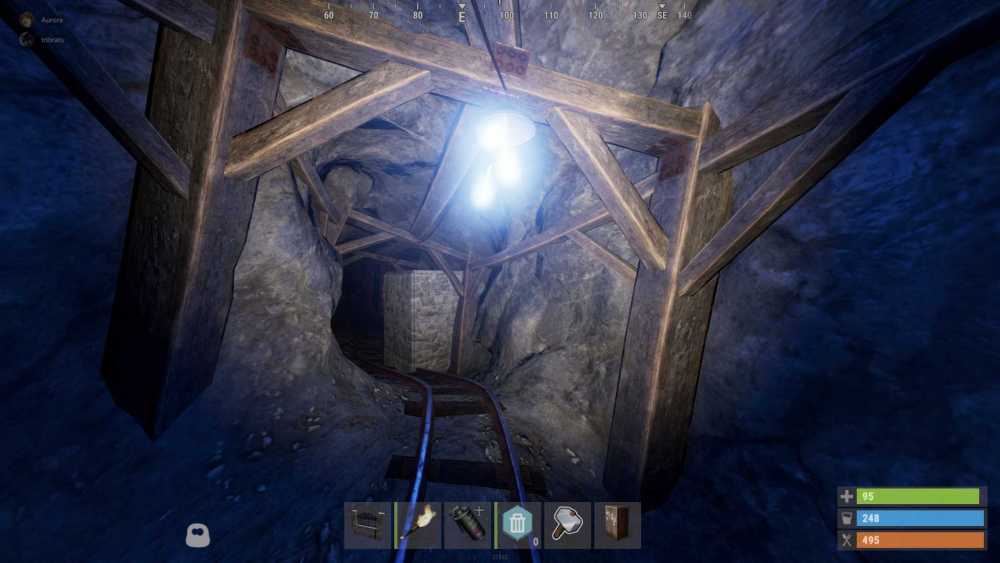Select the door item in the hotbar
1000x563 pixels.
pos(617,525)
